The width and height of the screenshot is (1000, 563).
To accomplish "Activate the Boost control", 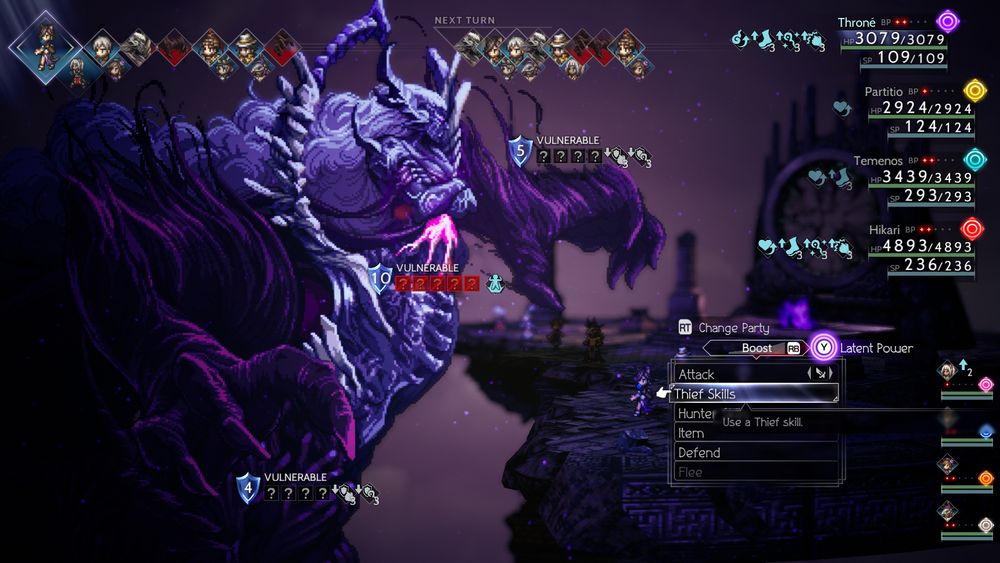I will tap(757, 348).
